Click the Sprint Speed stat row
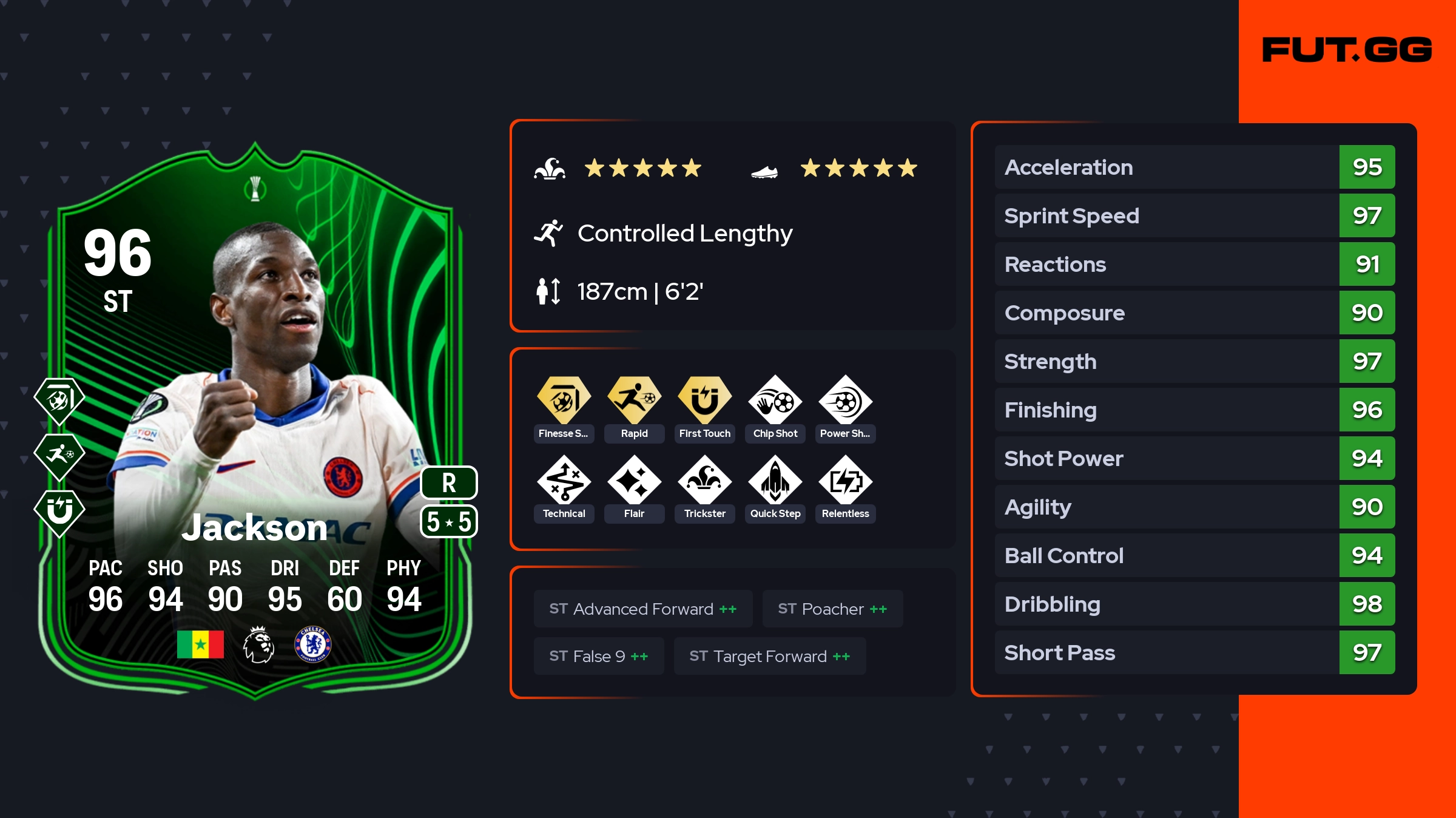 [x=1195, y=215]
